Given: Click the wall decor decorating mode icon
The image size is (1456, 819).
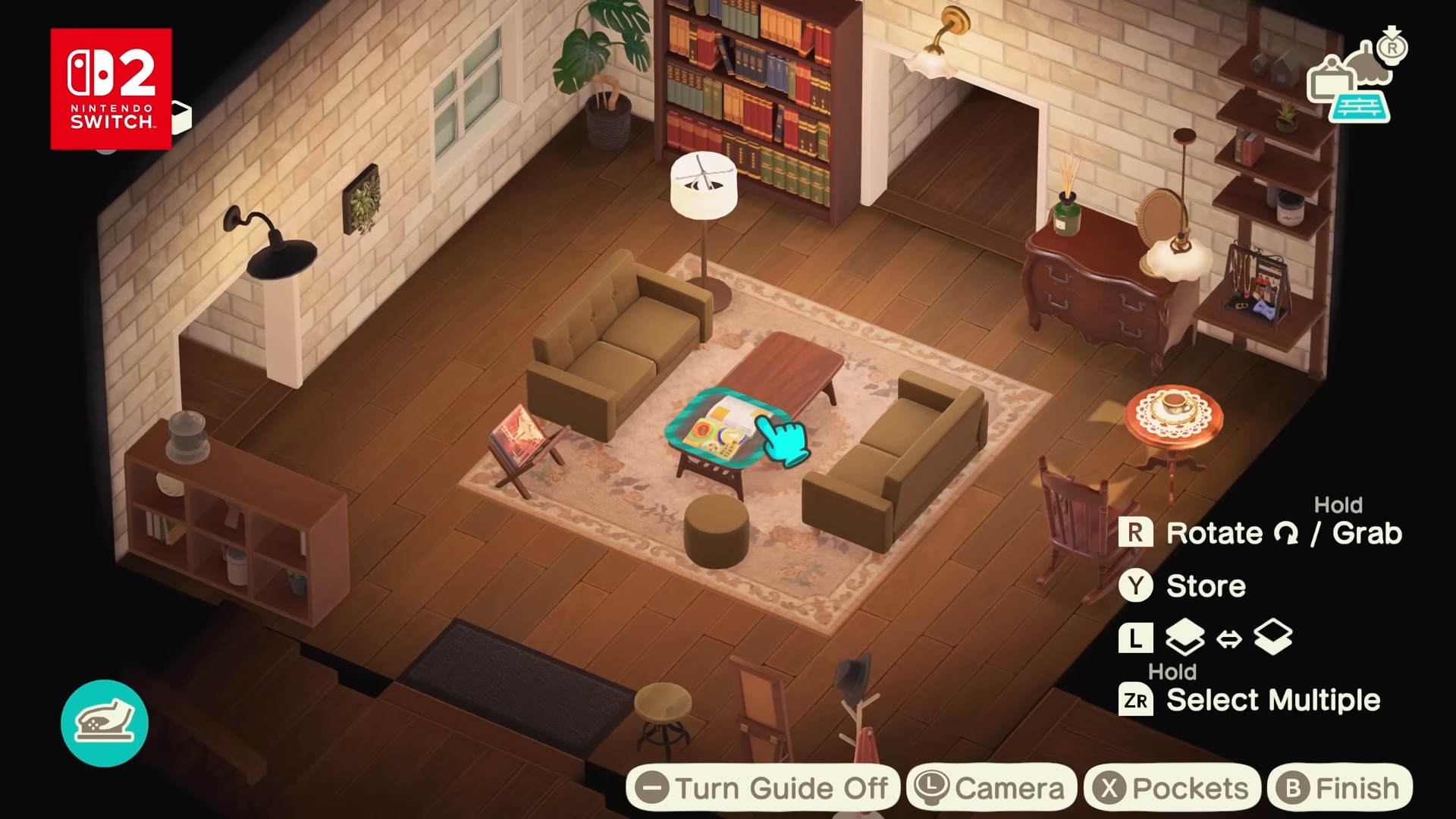Looking at the screenshot, I should pyautogui.click(x=1331, y=78).
